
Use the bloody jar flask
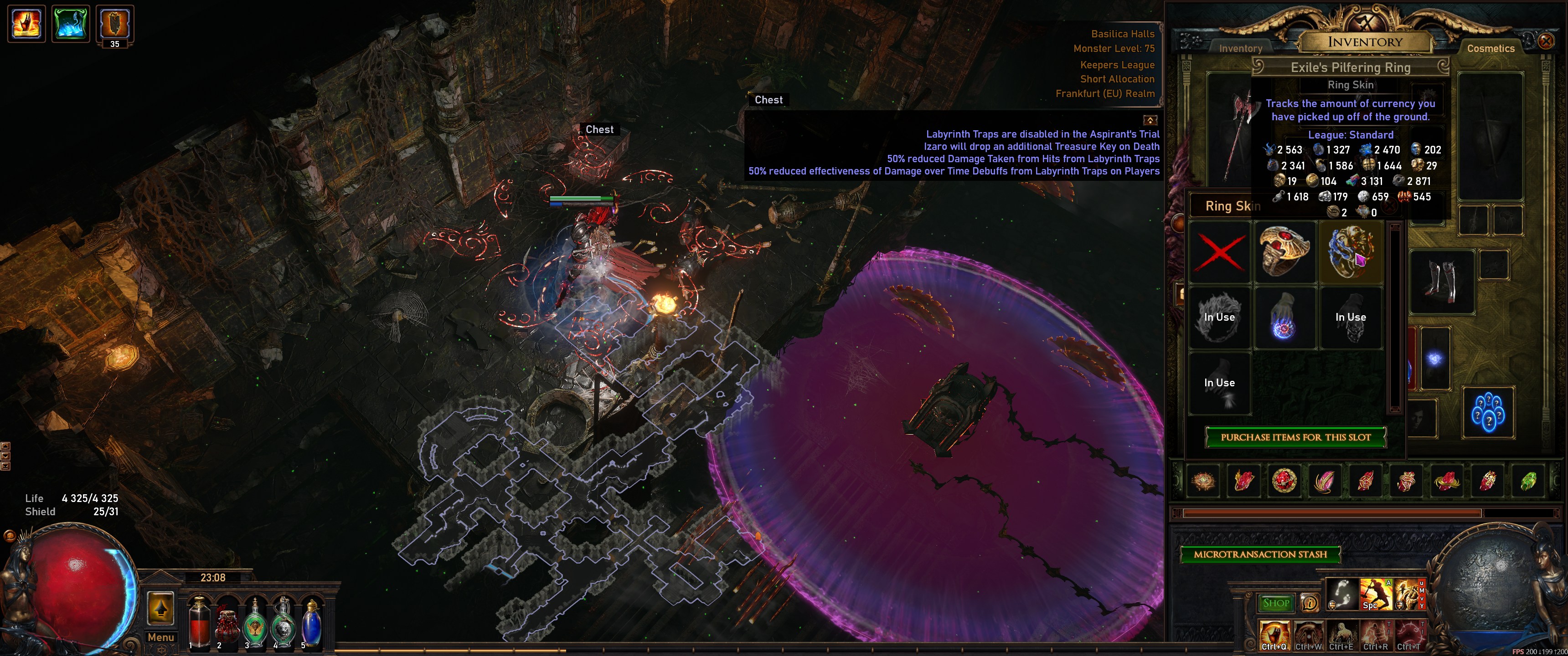227,624
